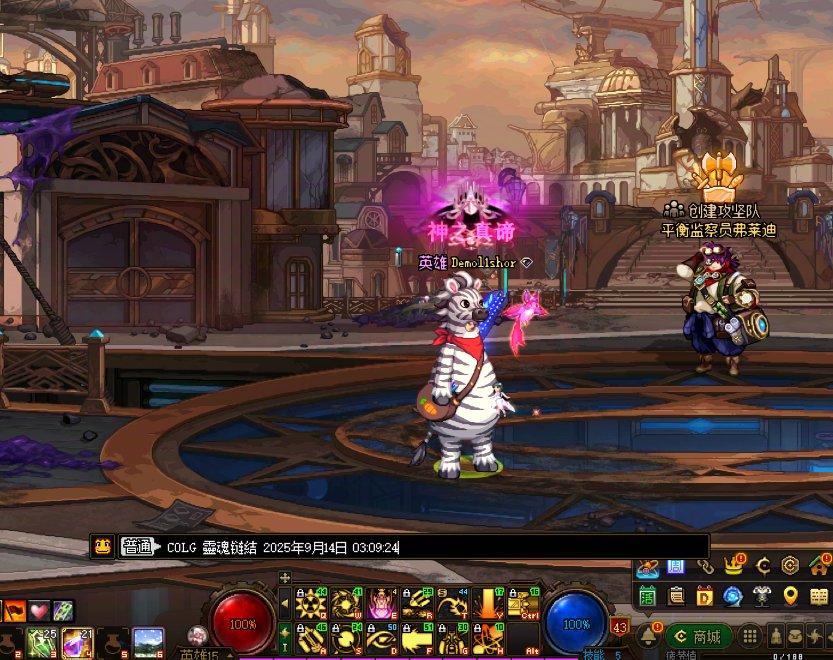Use the skill in the W slot
This screenshot has width=833, height=660.
346,603
